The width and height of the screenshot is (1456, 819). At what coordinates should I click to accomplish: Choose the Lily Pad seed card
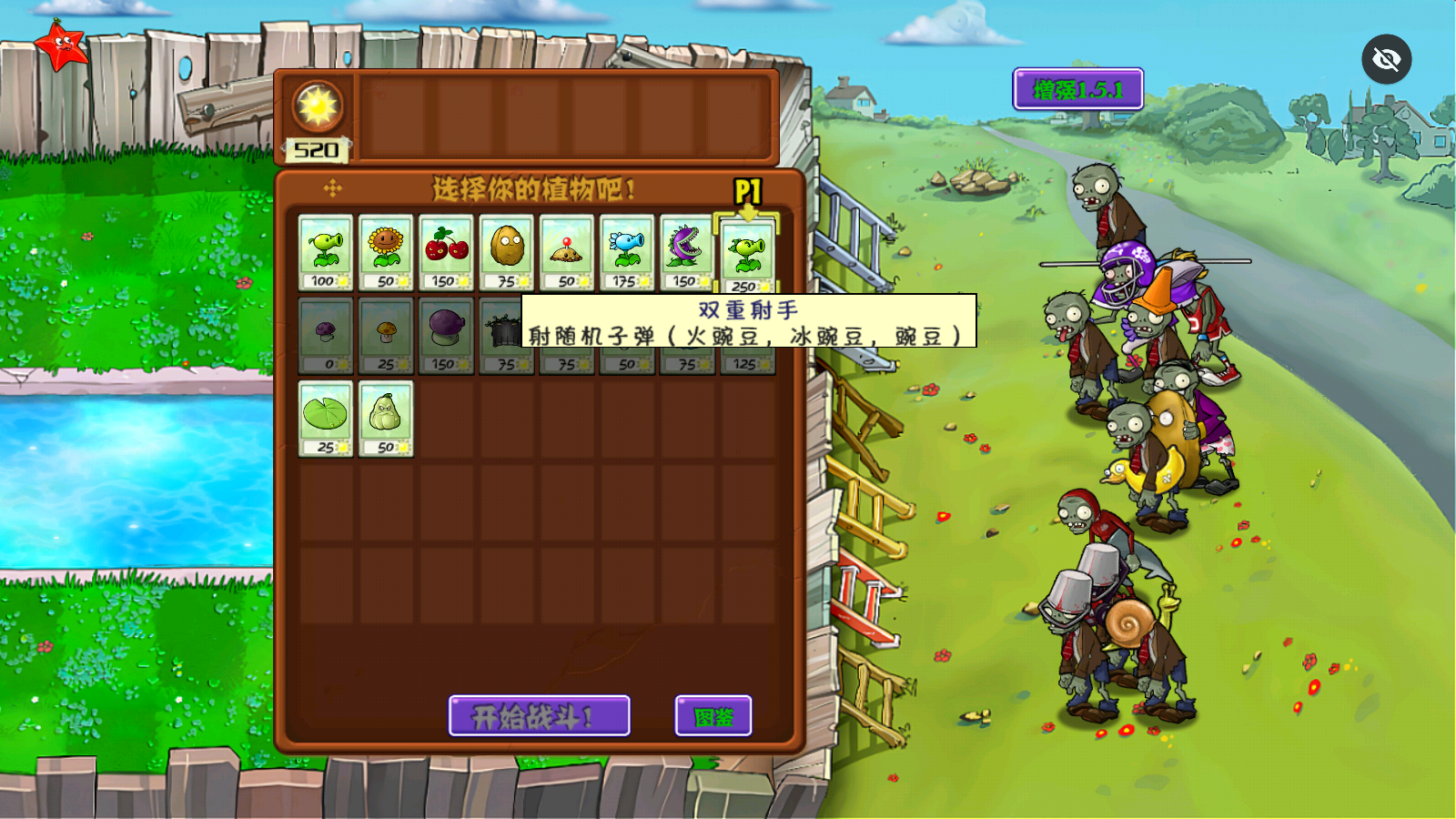(326, 419)
